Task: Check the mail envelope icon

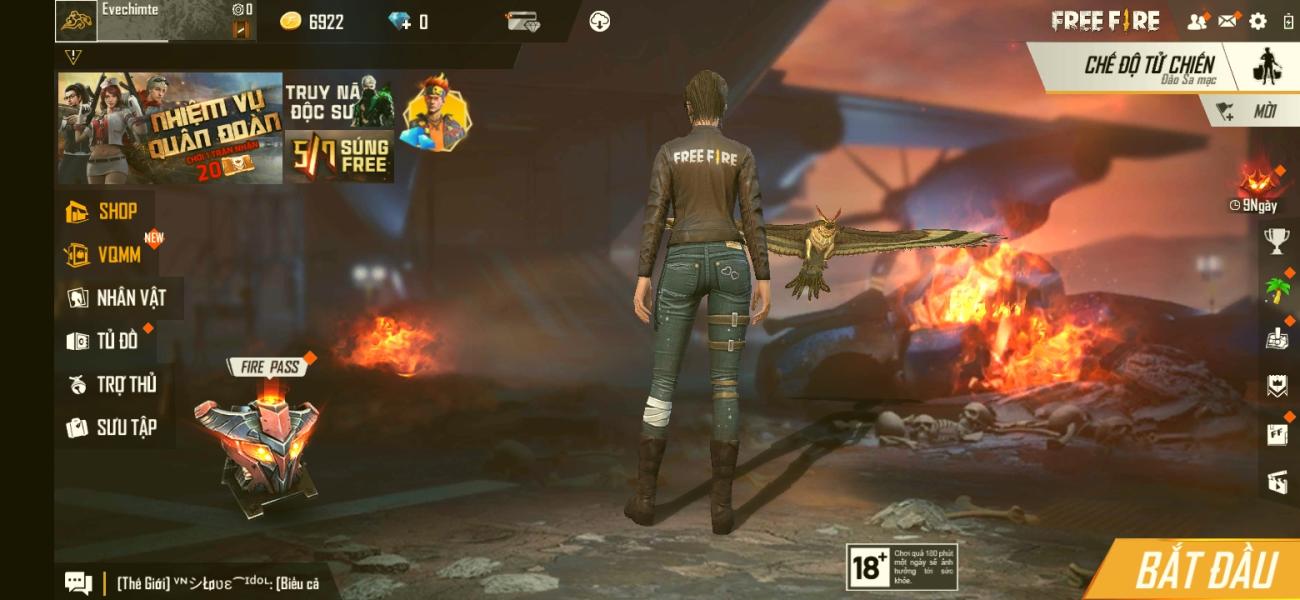Action: point(1227,21)
